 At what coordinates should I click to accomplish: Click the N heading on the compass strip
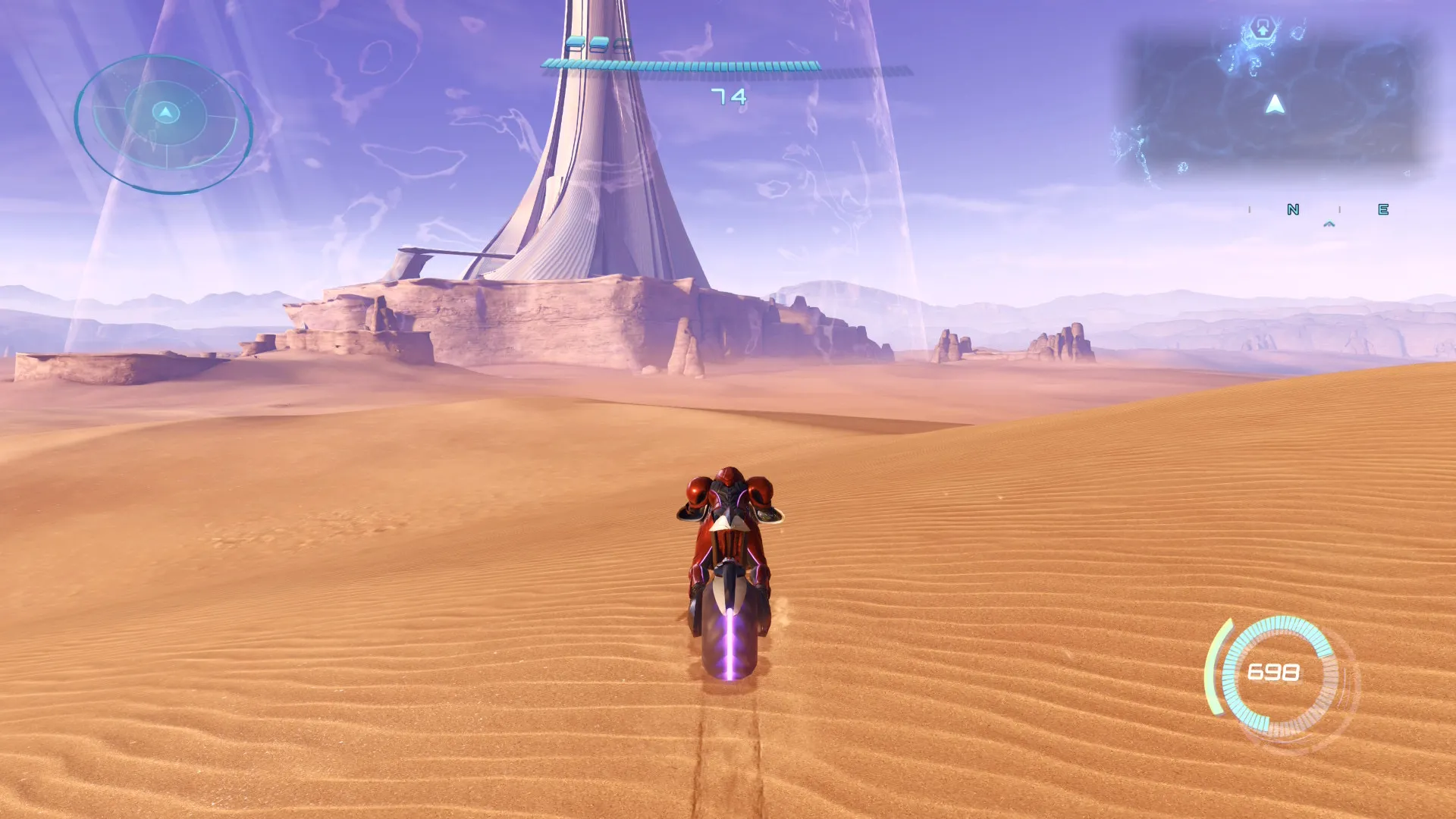click(x=1293, y=209)
